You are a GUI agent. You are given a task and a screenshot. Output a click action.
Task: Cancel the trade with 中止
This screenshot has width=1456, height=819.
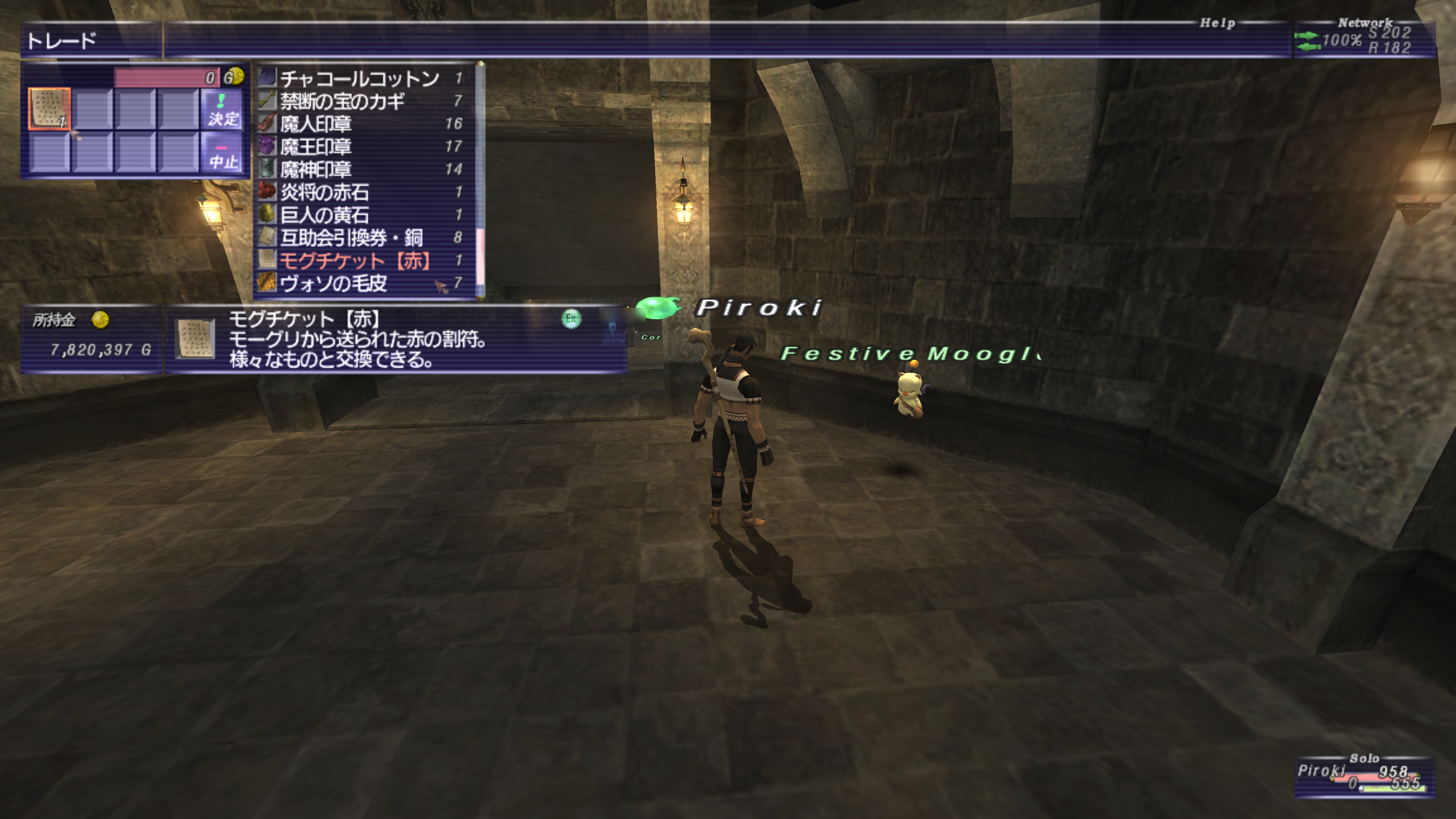(223, 153)
